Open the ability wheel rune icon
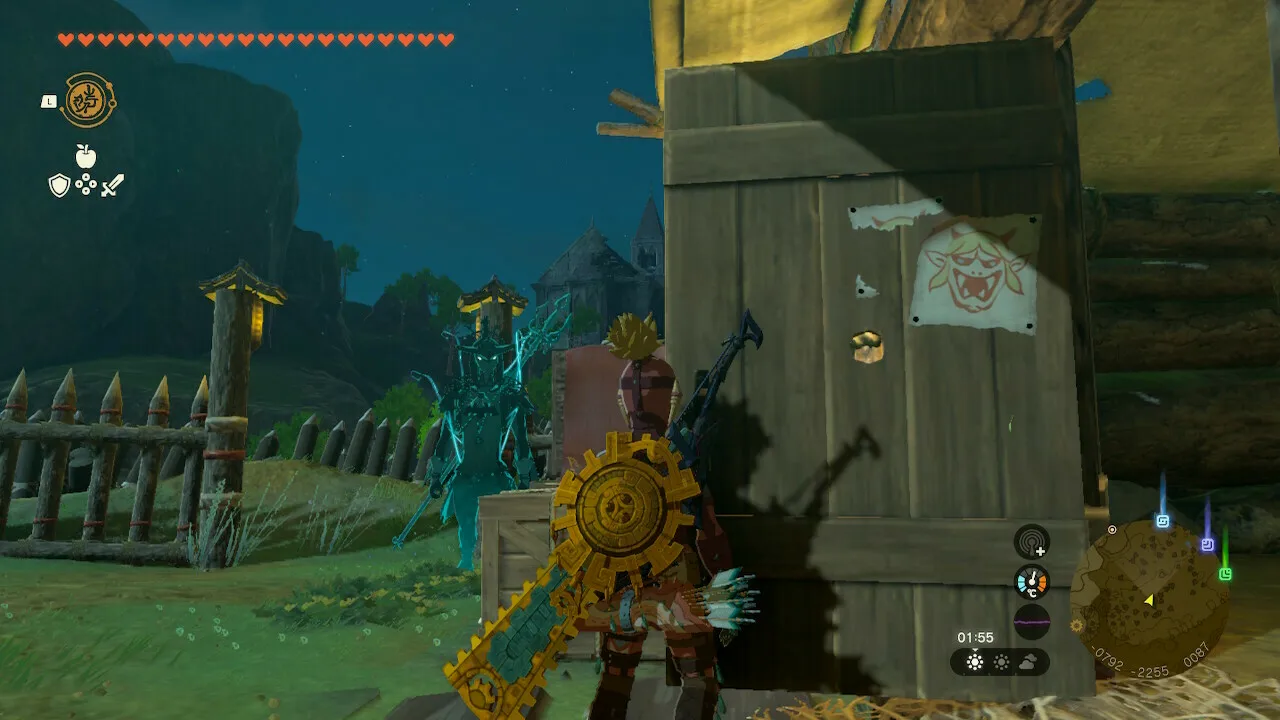 pos(88,100)
